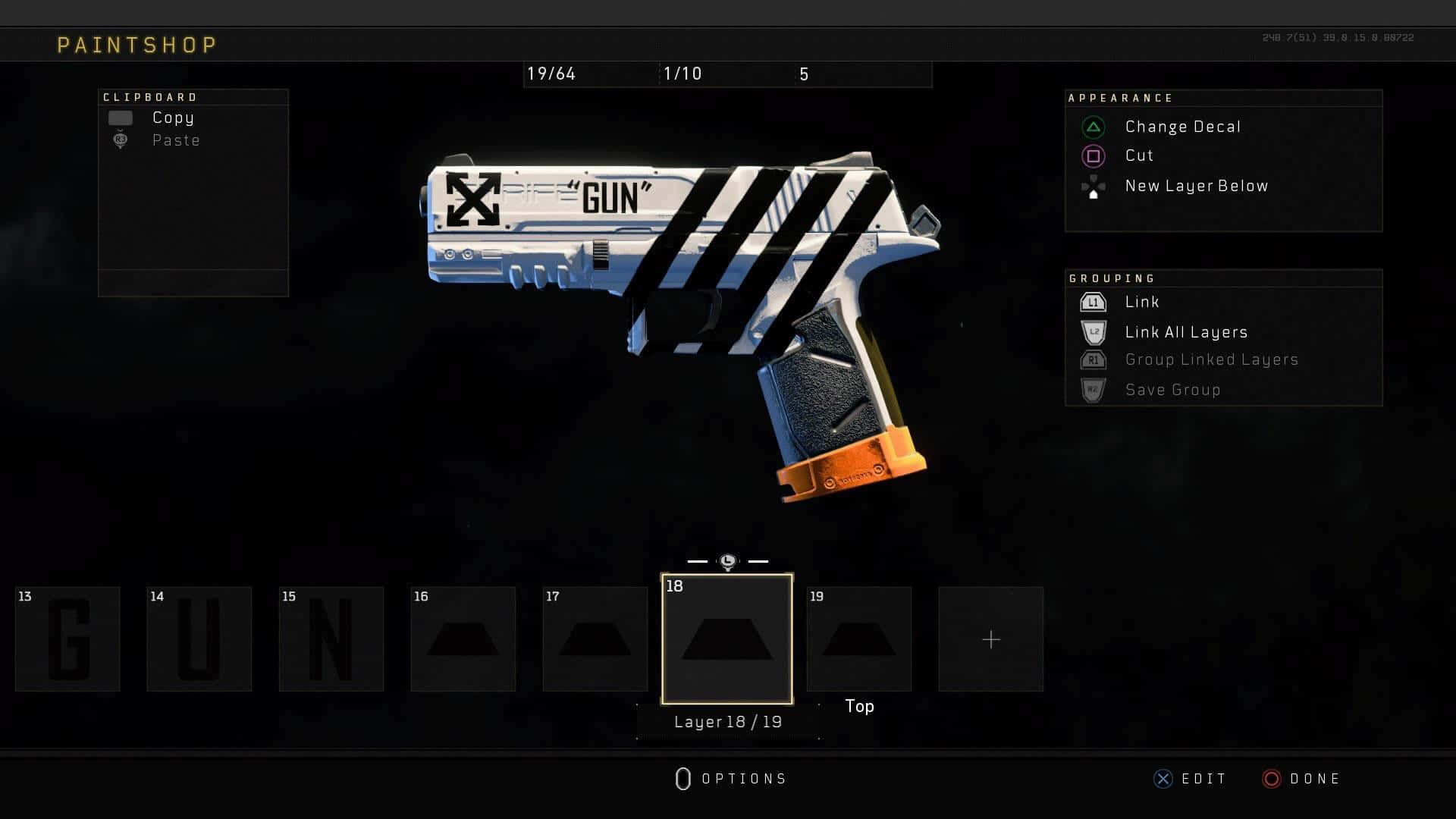Viewport: 1456px width, 819px height.
Task: Click the R2 Save Group icon
Action: (x=1092, y=389)
